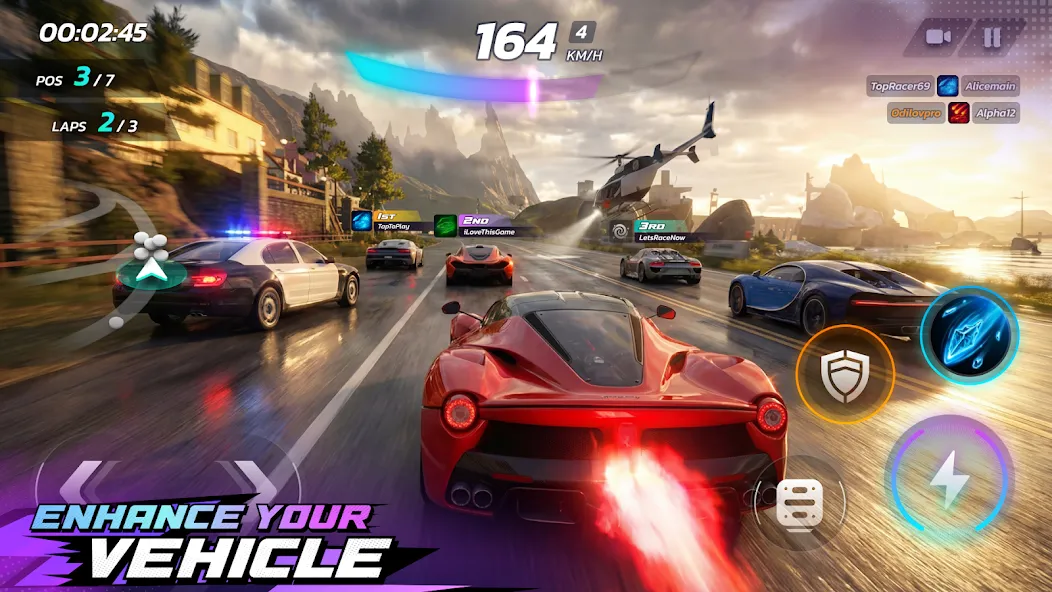Switch the camera view
1052x592 pixels.
[938, 38]
